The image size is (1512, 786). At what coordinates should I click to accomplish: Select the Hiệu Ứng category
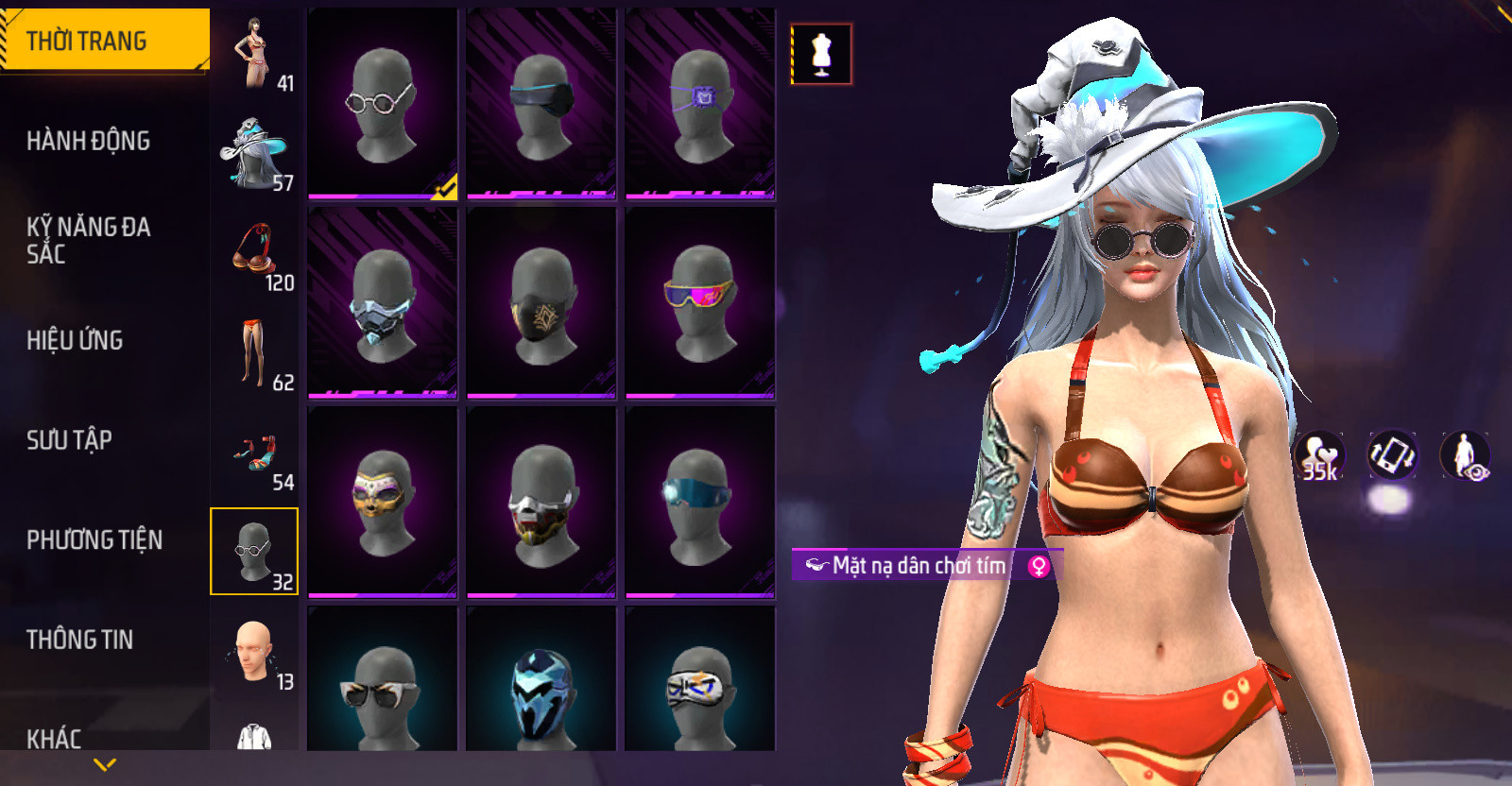[x=76, y=340]
